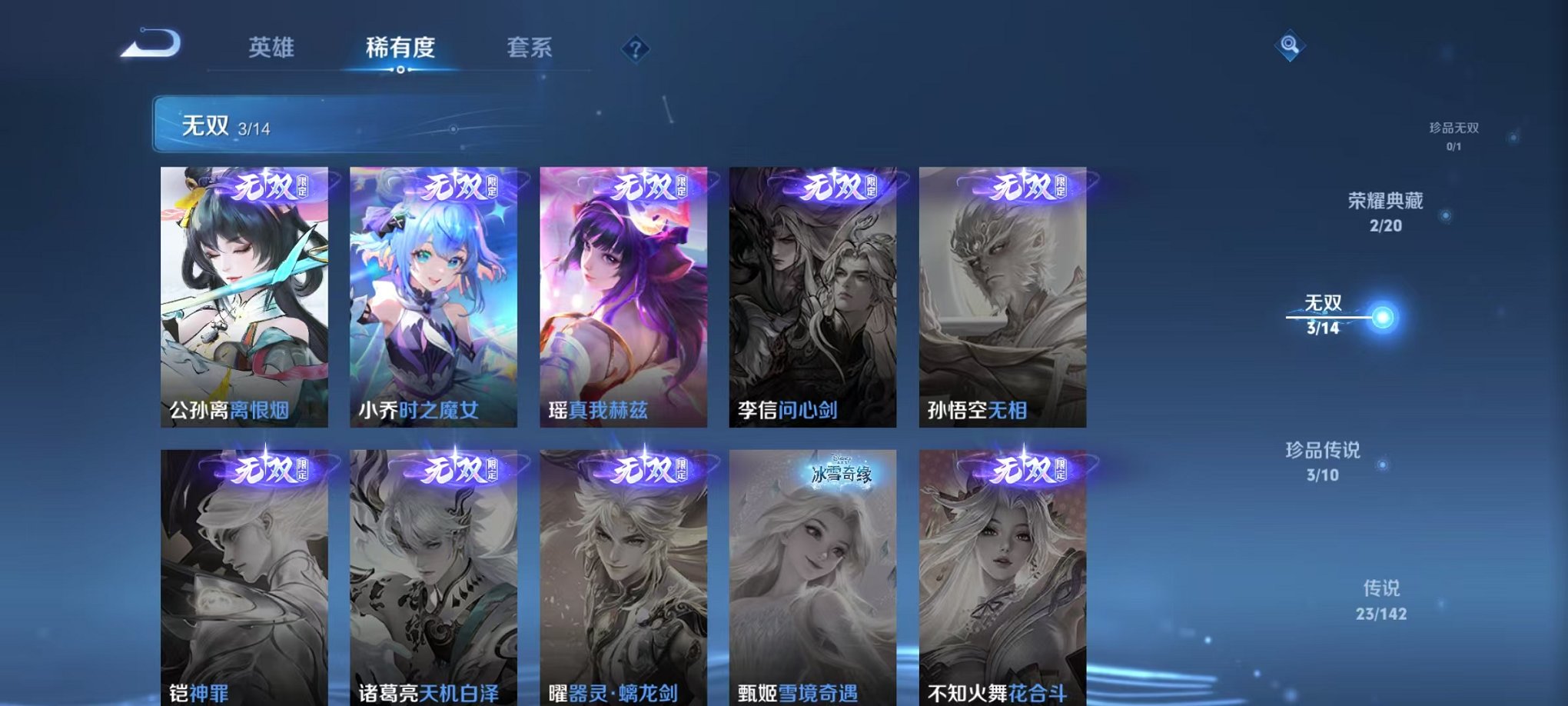Switch to the 英雄 tab
Screen dimensions: 1568x706
click(273, 48)
